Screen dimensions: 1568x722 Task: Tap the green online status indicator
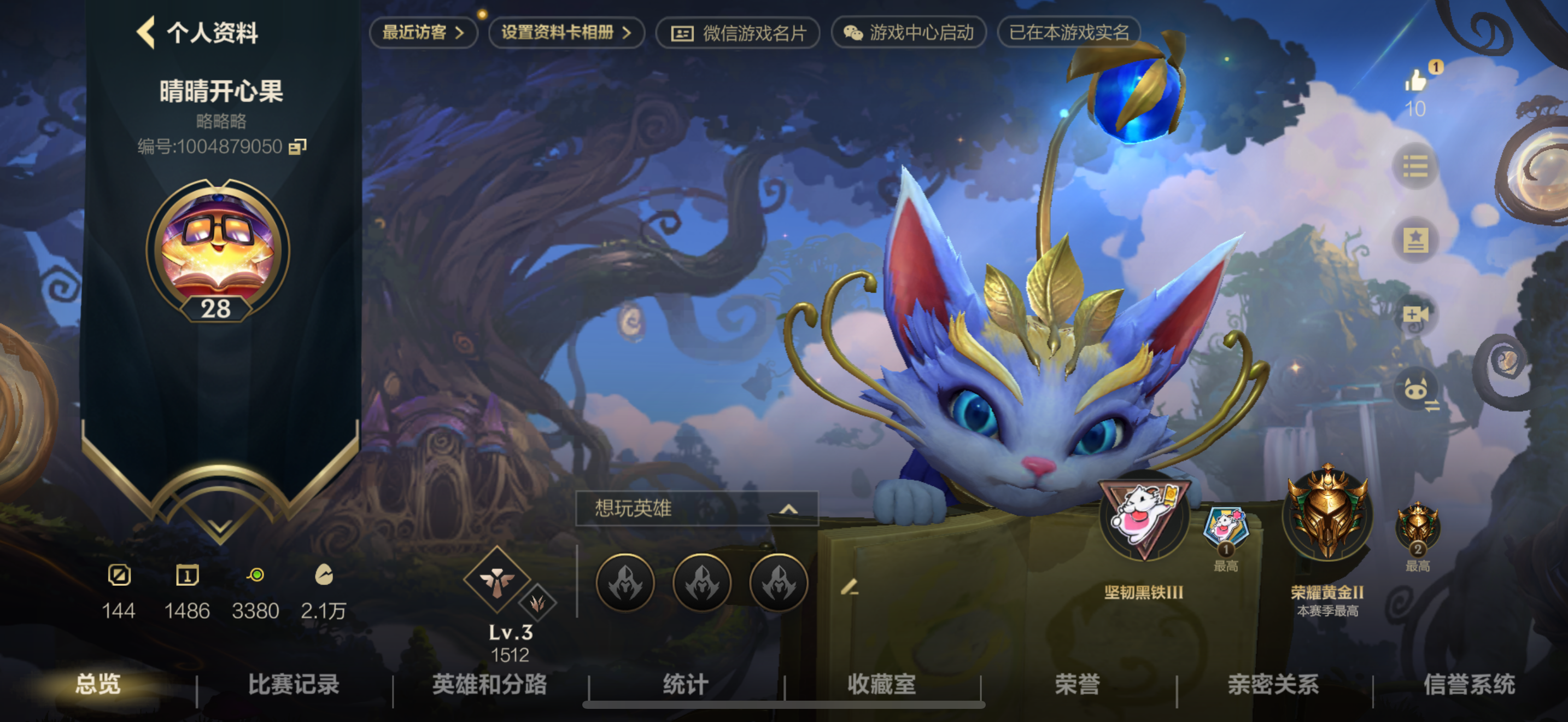[258, 575]
